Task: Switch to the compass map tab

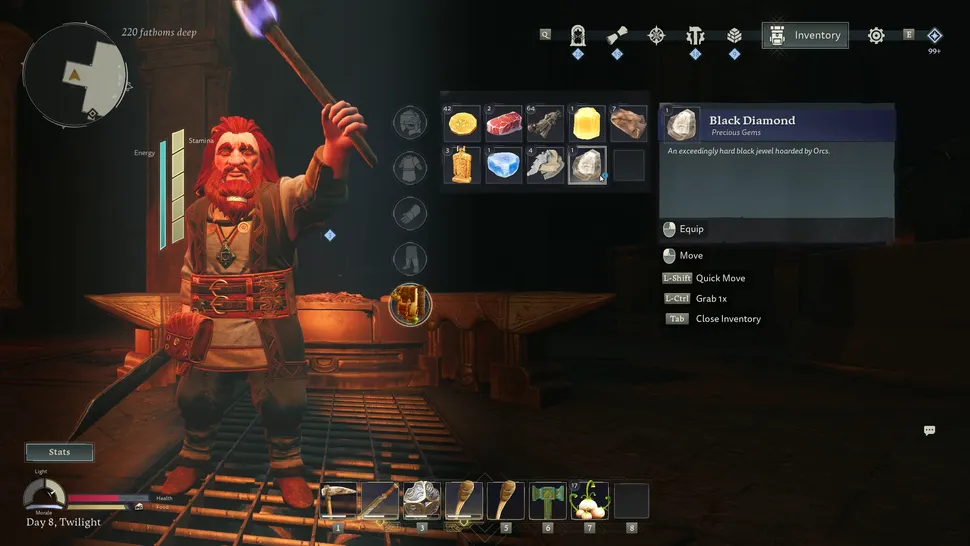Action: 656,35
